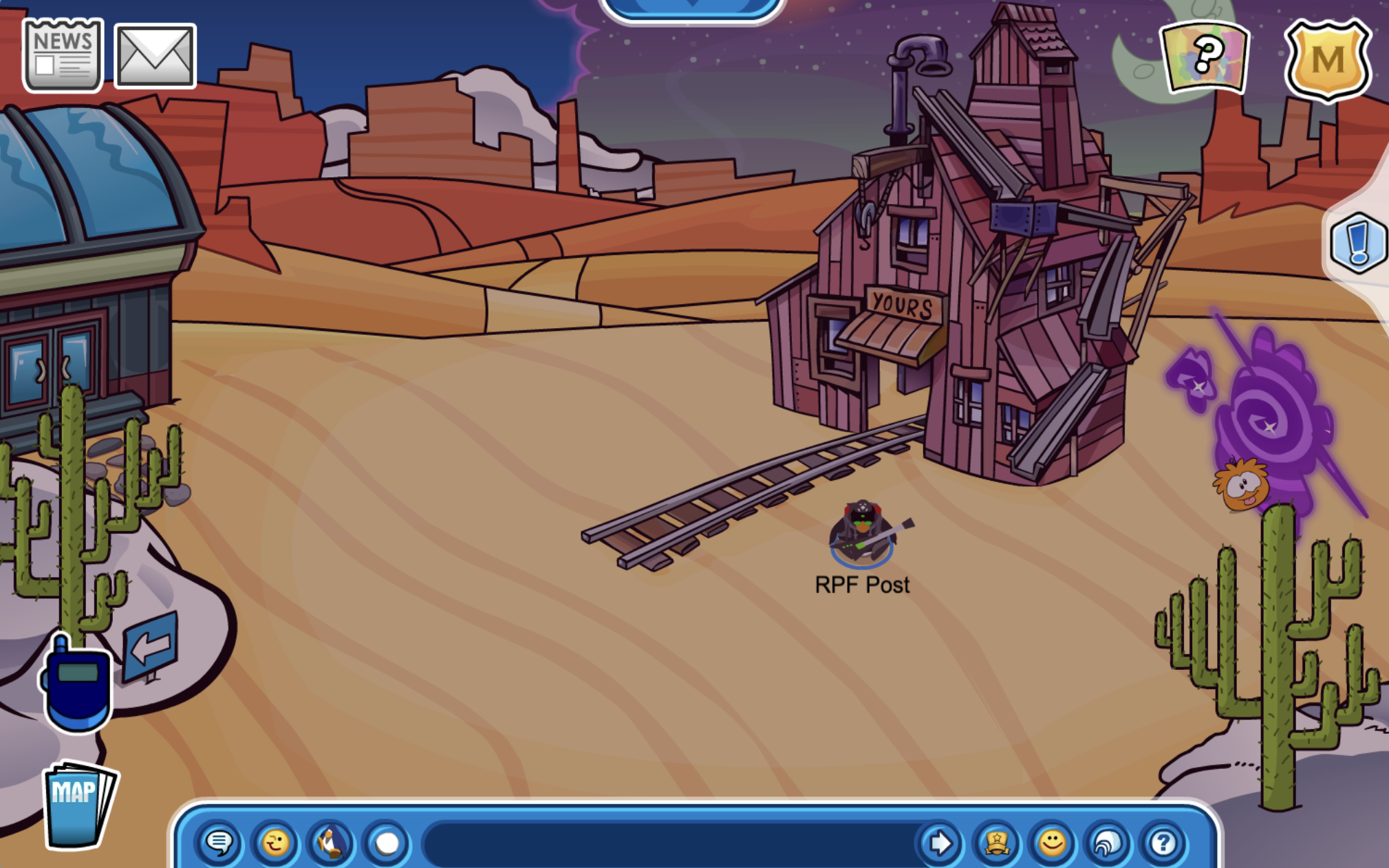Go to your igloo with igloo button
Viewport: 1389px width, 868px height.
(x=1108, y=843)
